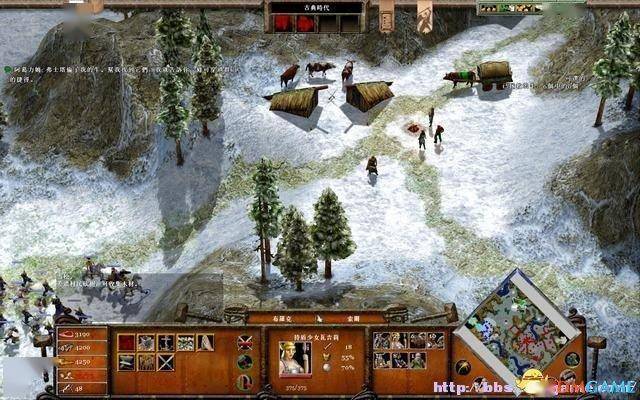
Task: Click the round red crossed-flag button
Action: click(245, 342)
